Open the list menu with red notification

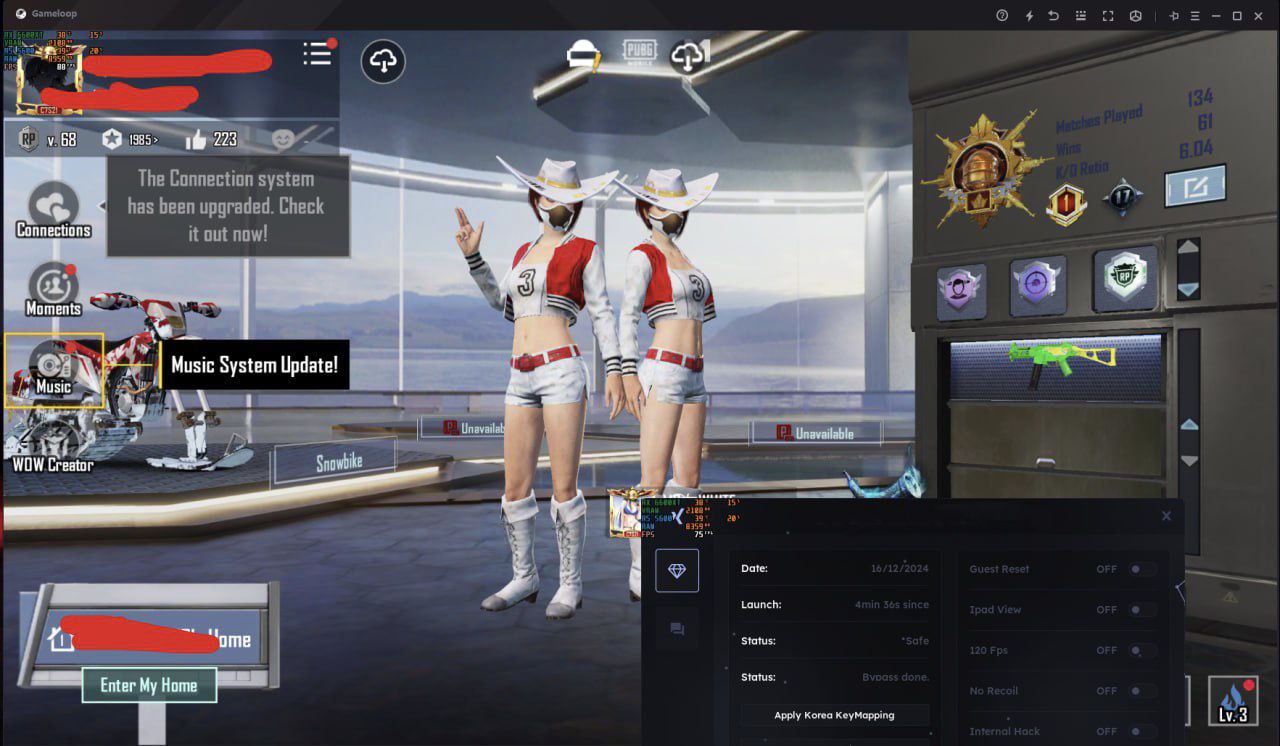[317, 54]
